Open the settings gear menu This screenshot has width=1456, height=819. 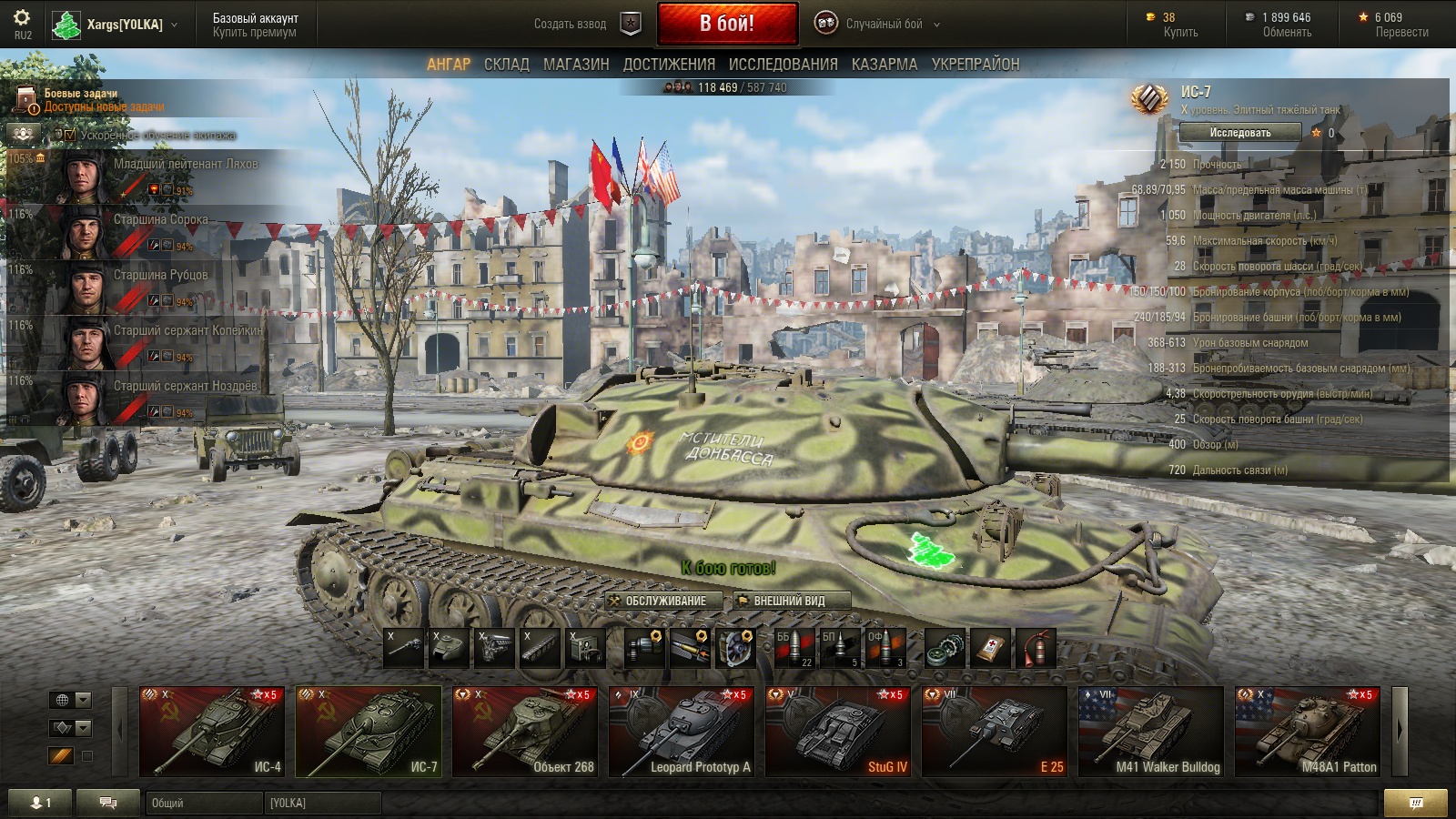pyautogui.click(x=22, y=18)
